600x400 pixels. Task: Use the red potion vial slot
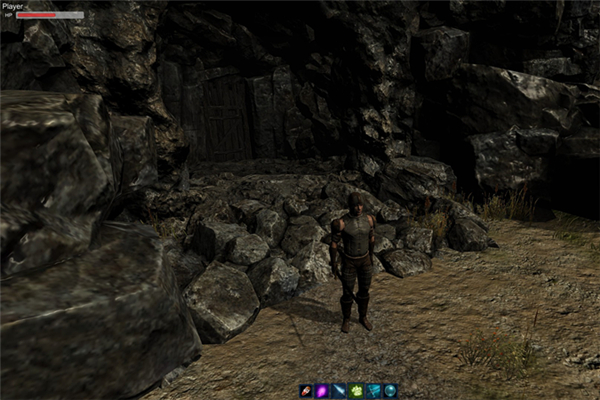click(306, 391)
